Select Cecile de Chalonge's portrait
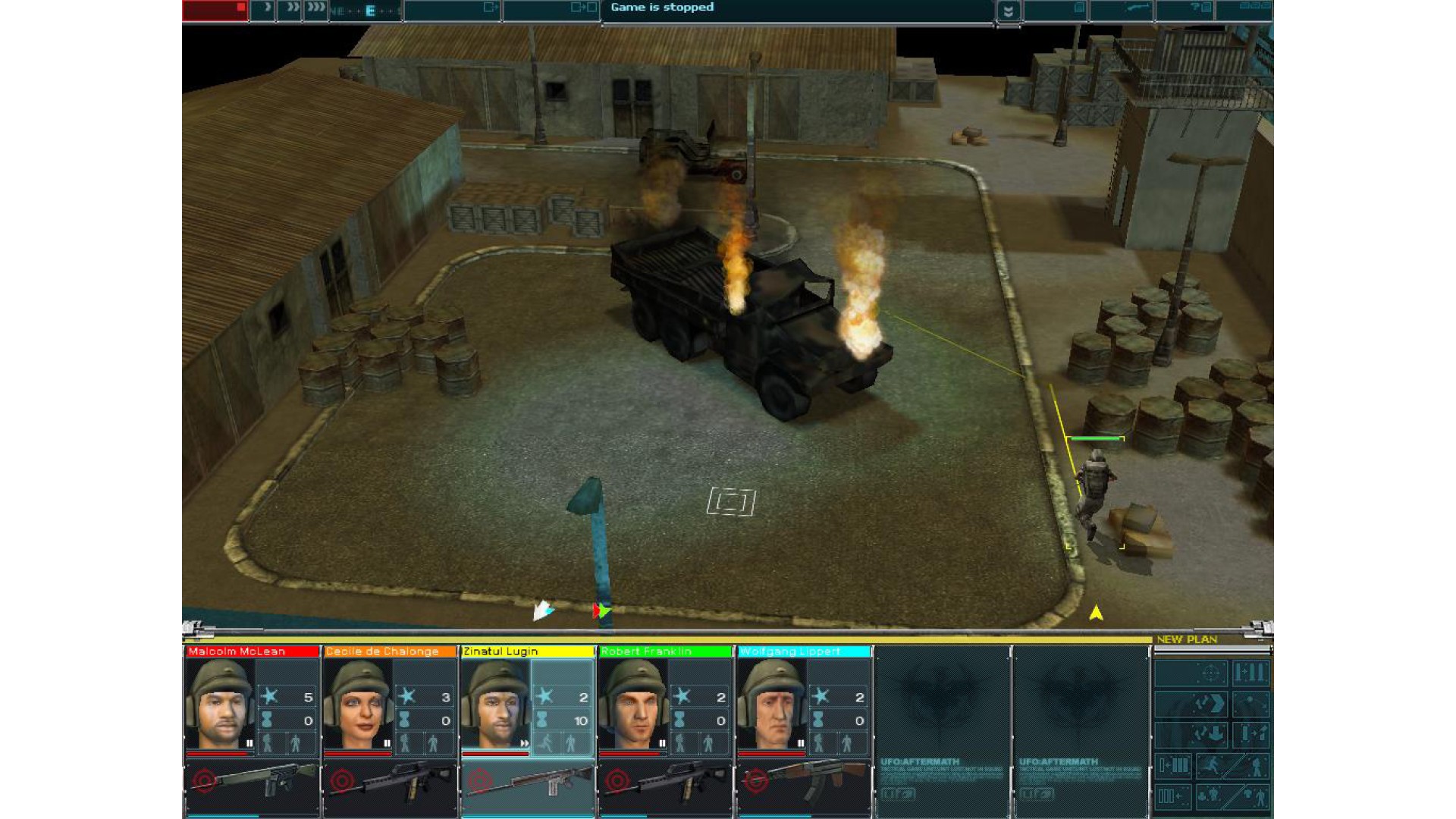Screen dimensions: 1456x819 (358, 704)
